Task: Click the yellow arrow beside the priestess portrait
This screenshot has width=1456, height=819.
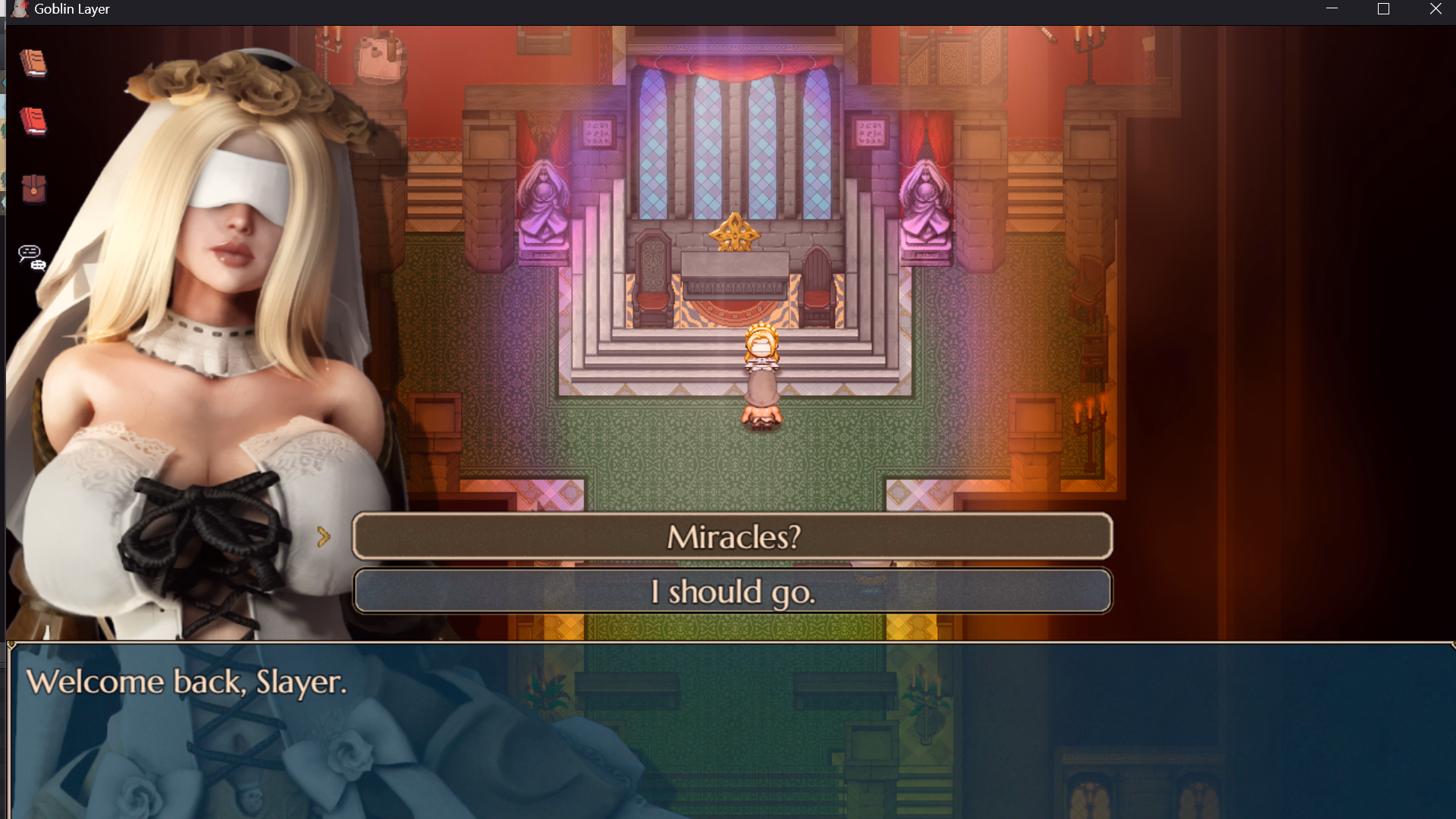Action: [325, 536]
